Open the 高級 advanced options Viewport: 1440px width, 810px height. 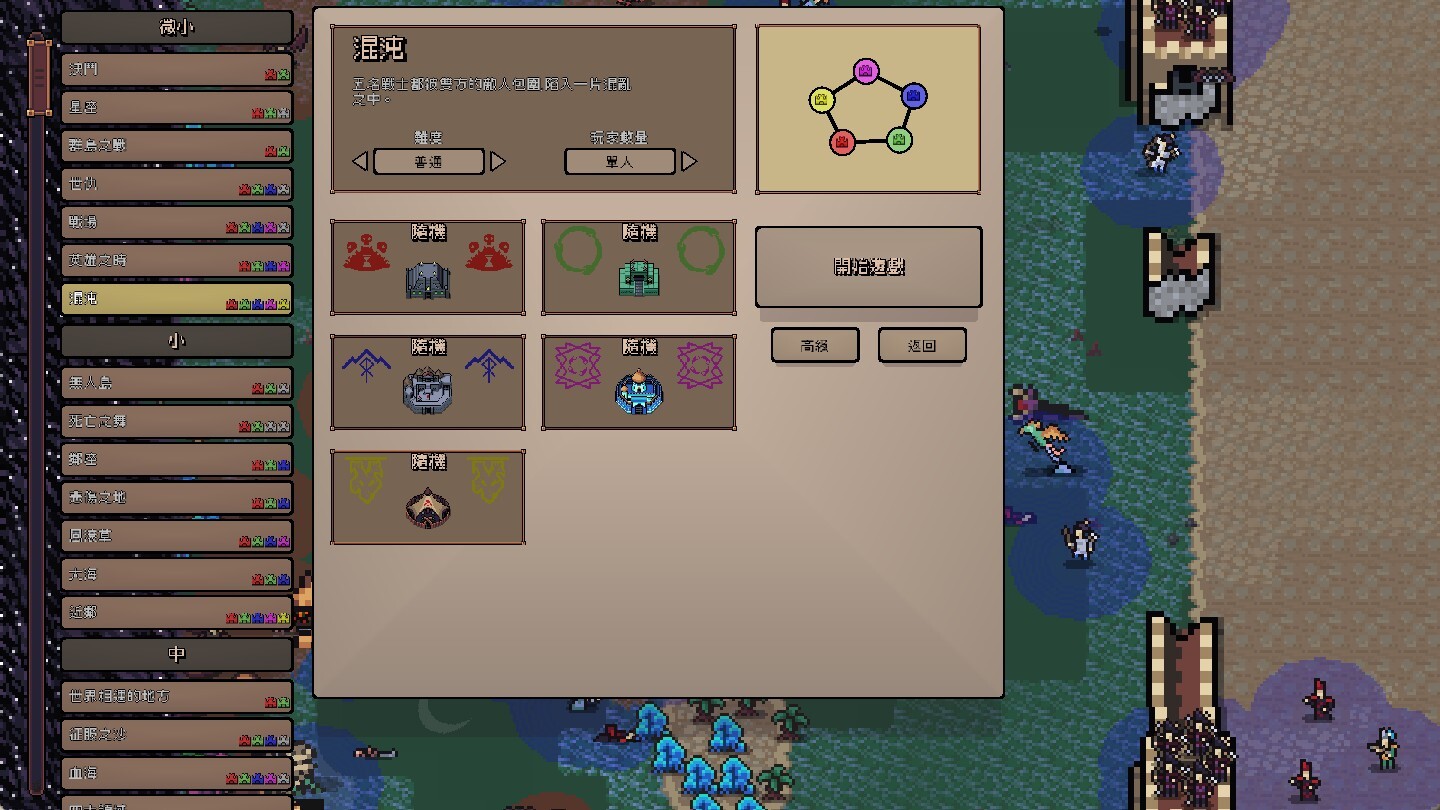pyautogui.click(x=814, y=346)
